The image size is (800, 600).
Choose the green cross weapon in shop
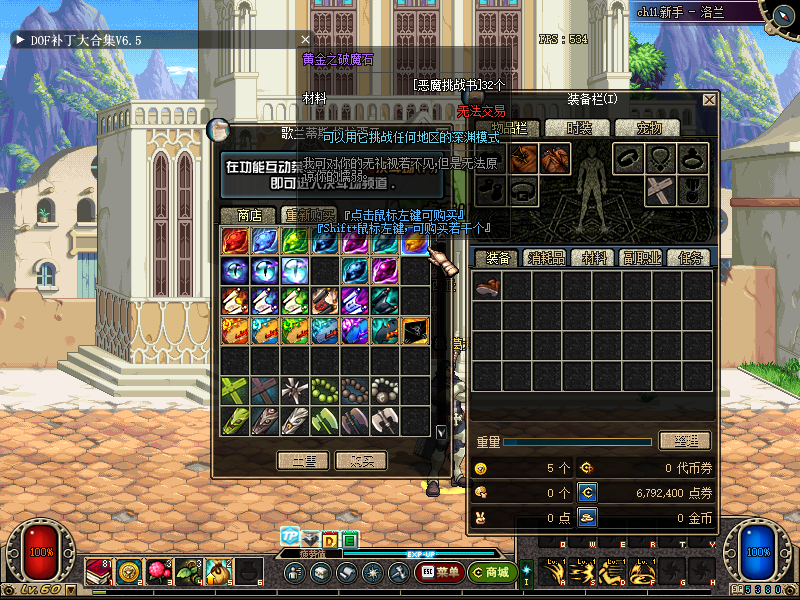[x=235, y=391]
